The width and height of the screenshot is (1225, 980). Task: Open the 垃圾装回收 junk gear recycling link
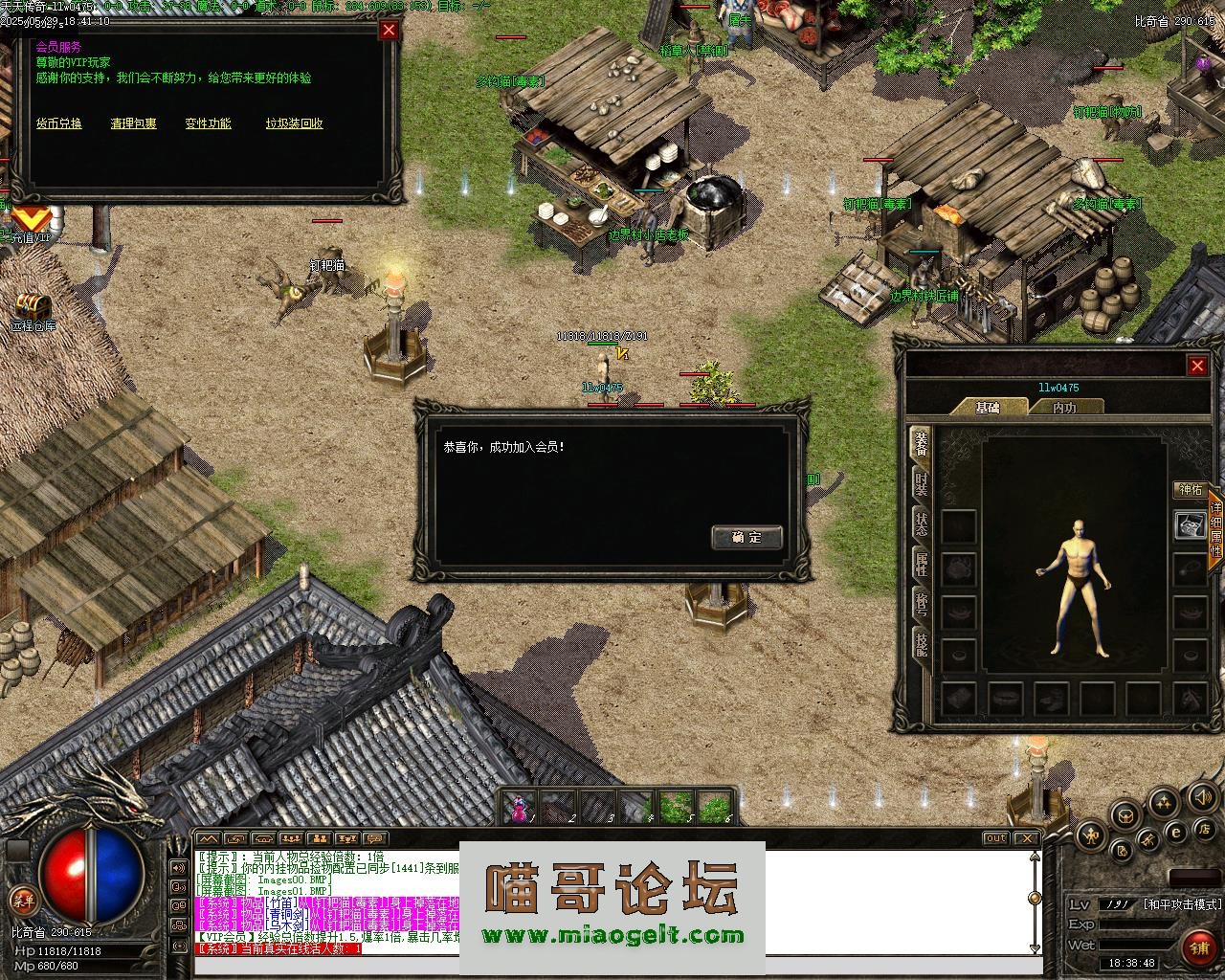294,123
